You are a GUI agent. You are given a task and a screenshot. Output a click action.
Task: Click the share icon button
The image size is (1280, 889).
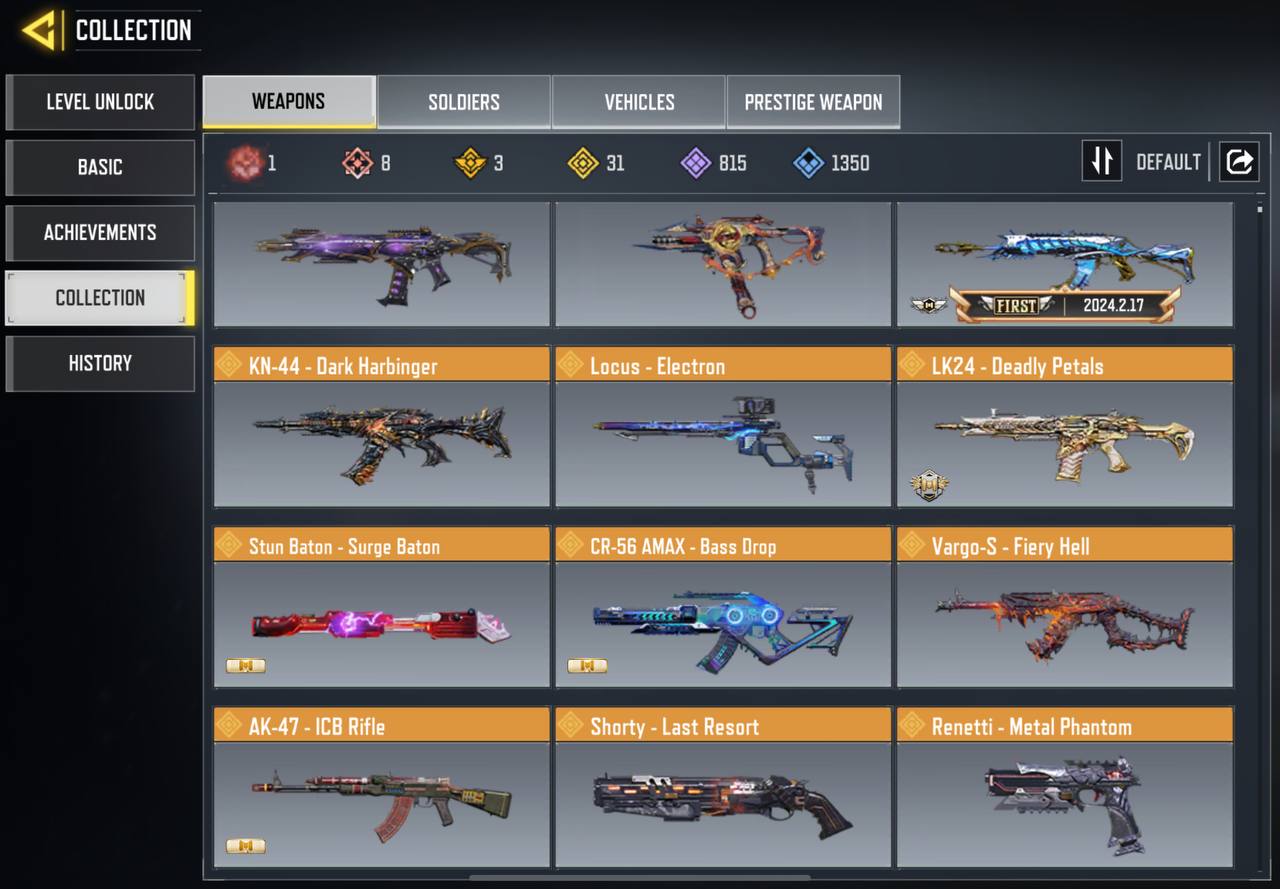click(x=1239, y=161)
